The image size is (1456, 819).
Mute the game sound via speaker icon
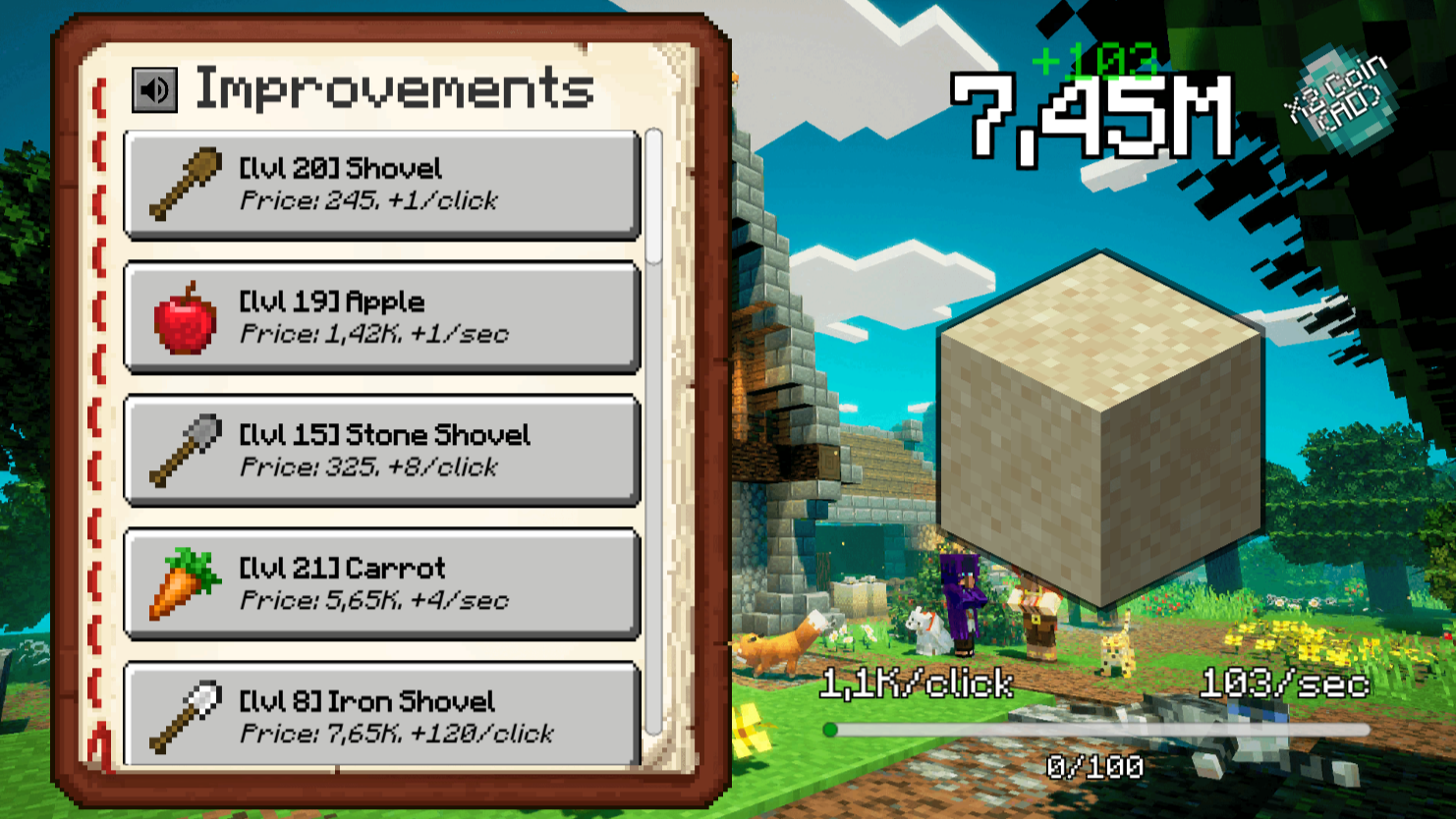tap(154, 89)
